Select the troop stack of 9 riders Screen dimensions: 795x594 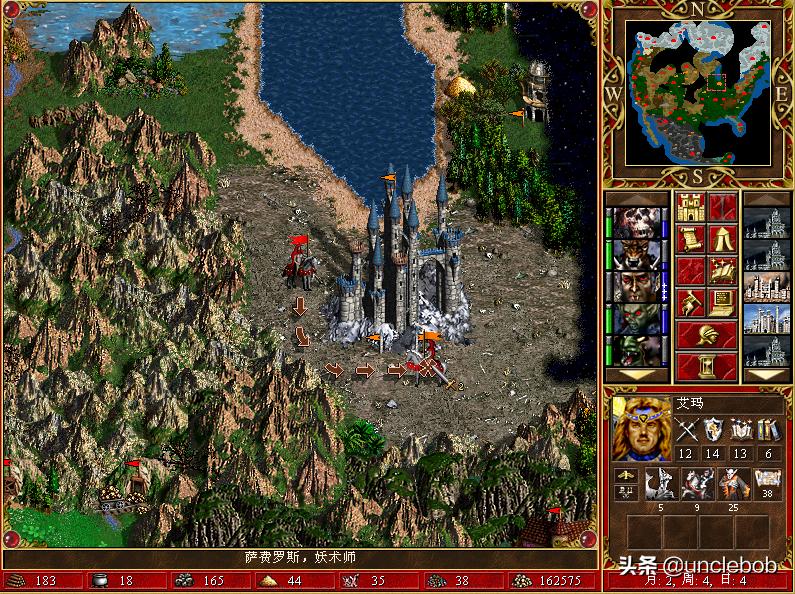(696, 483)
